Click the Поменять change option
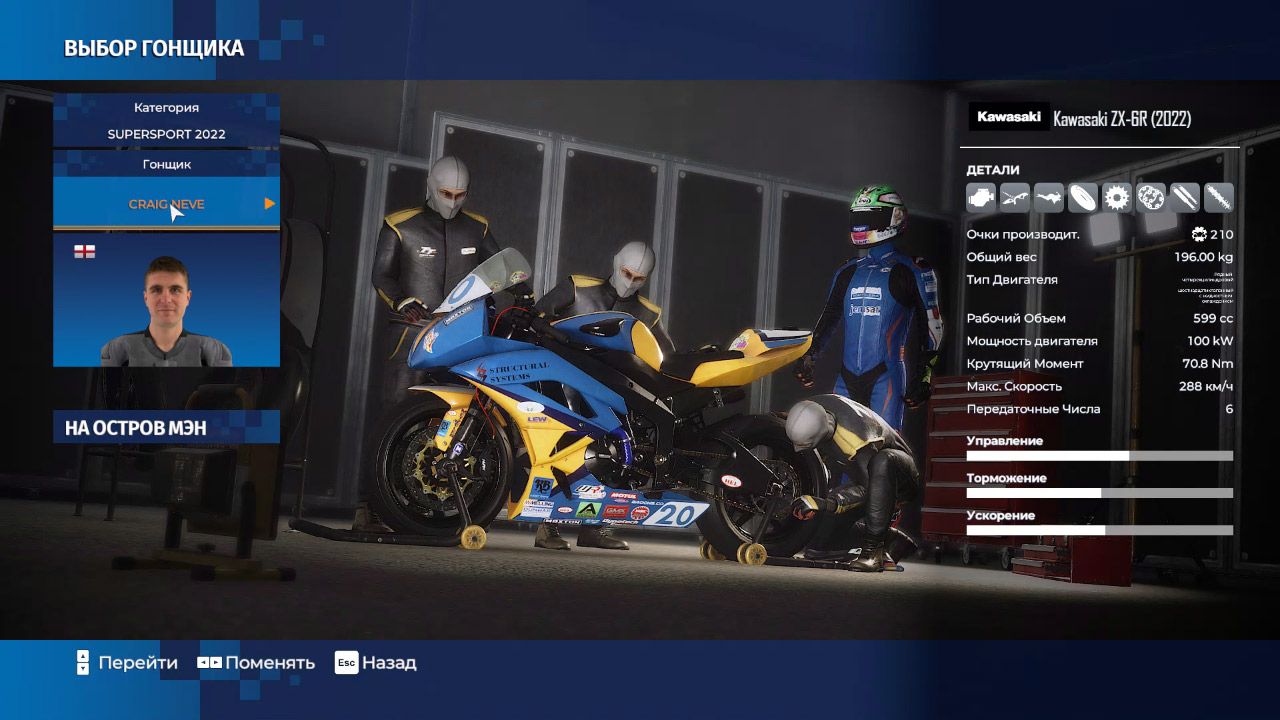Viewport: 1280px width, 720px height. point(256,663)
